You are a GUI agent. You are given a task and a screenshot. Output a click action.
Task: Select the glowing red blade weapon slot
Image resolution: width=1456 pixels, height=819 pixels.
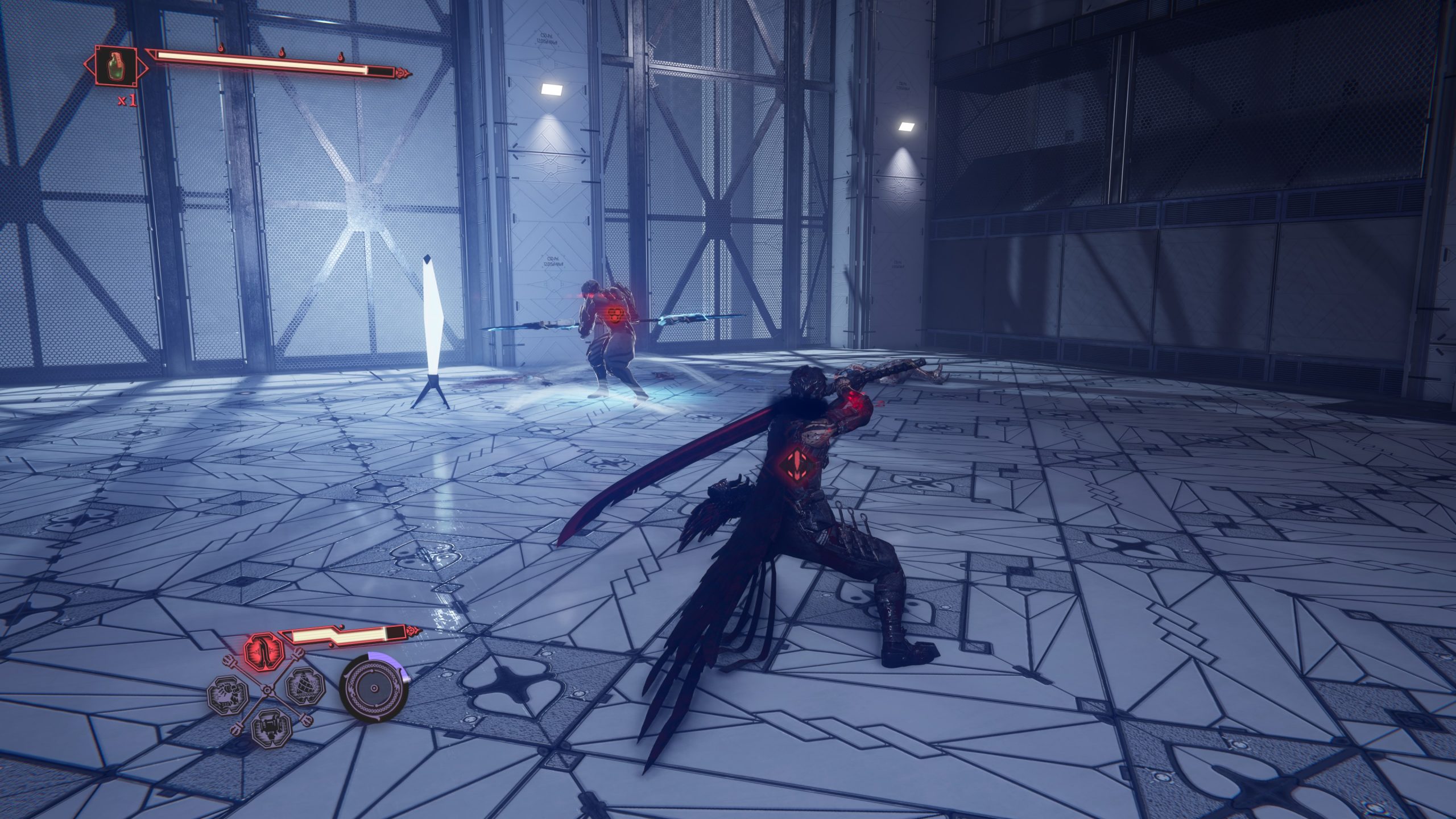pyautogui.click(x=263, y=652)
